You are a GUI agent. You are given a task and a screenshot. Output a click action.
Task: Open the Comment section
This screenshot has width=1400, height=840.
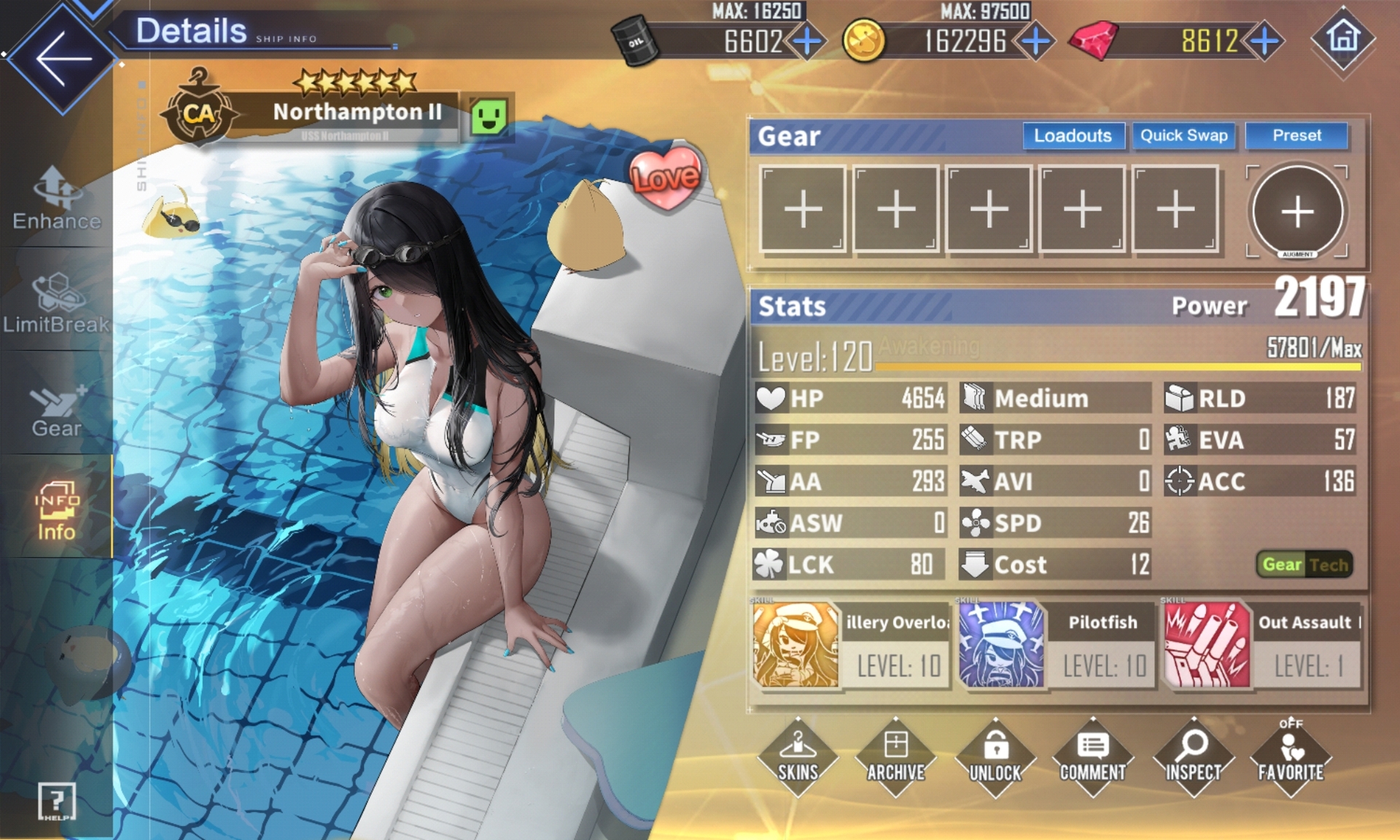click(x=1093, y=757)
